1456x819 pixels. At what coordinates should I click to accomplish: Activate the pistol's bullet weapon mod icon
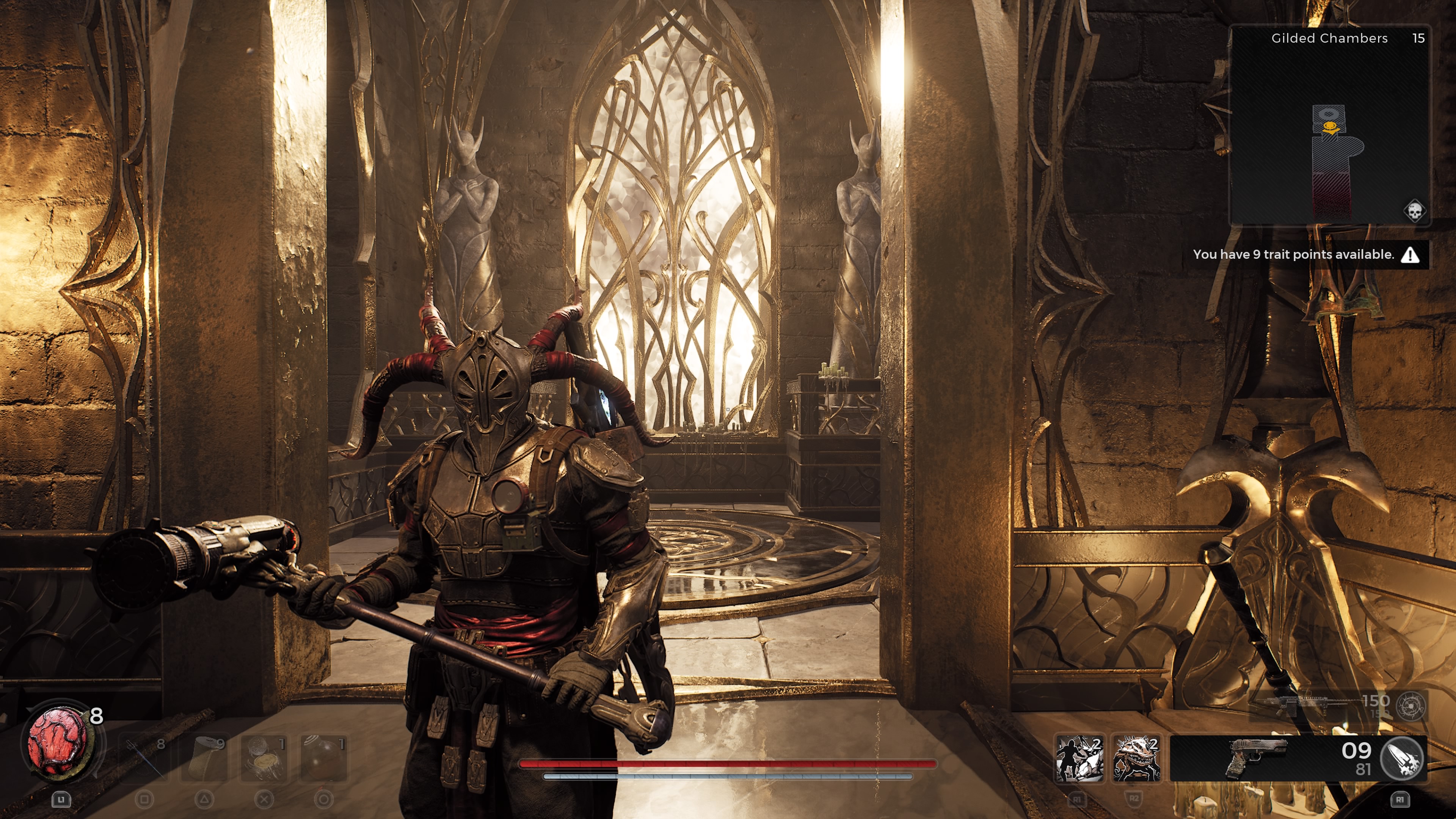1401,758
